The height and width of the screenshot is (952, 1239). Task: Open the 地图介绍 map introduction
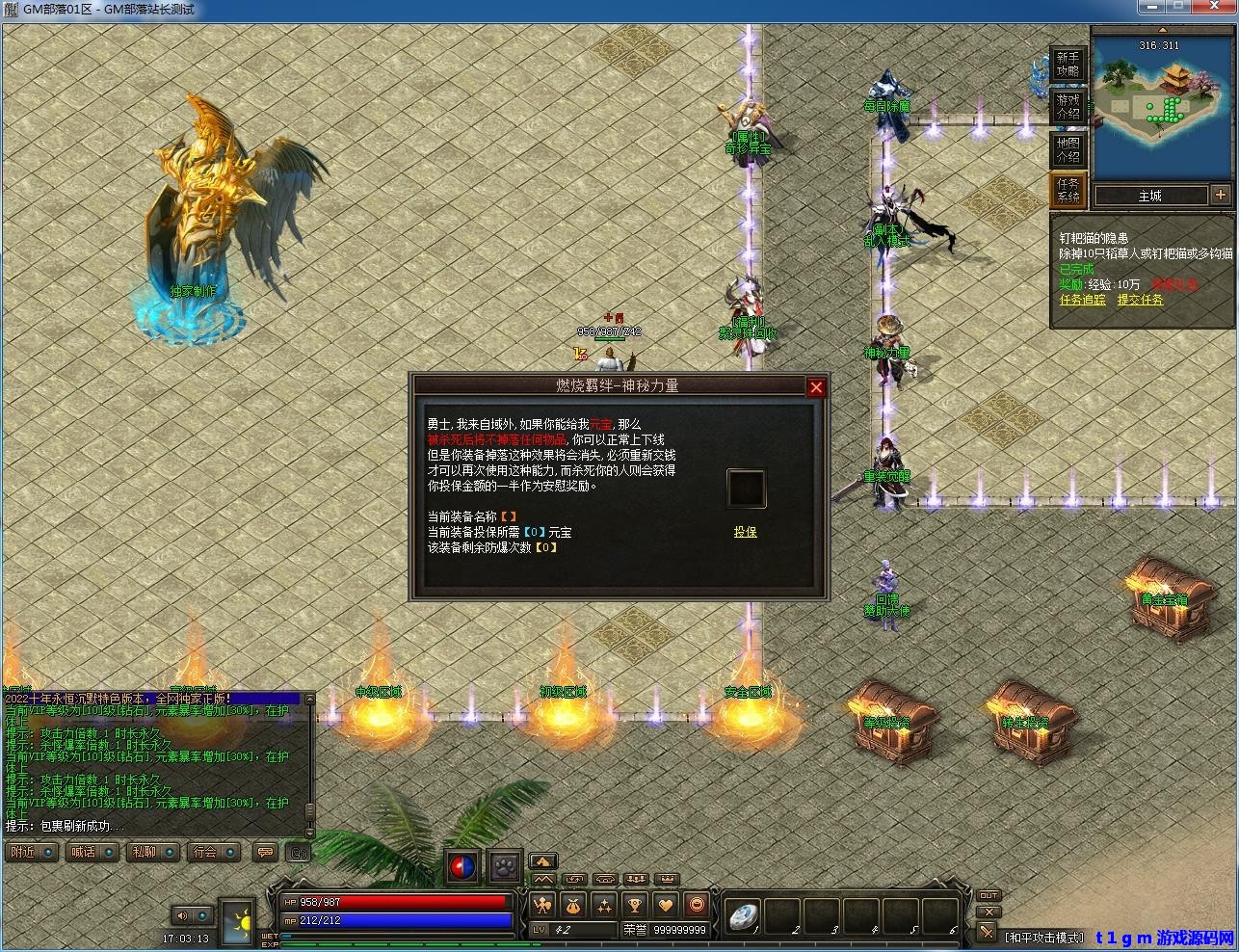1068,148
